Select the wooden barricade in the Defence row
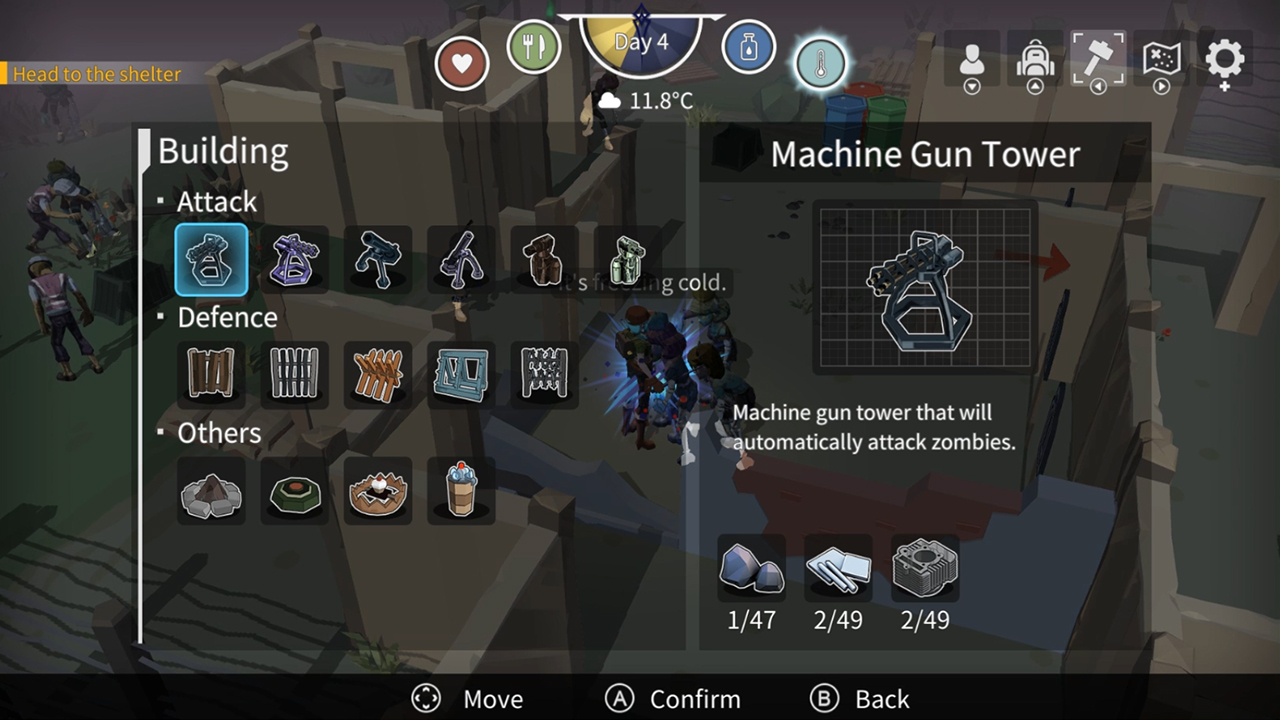The image size is (1280, 720). pyautogui.click(x=211, y=374)
